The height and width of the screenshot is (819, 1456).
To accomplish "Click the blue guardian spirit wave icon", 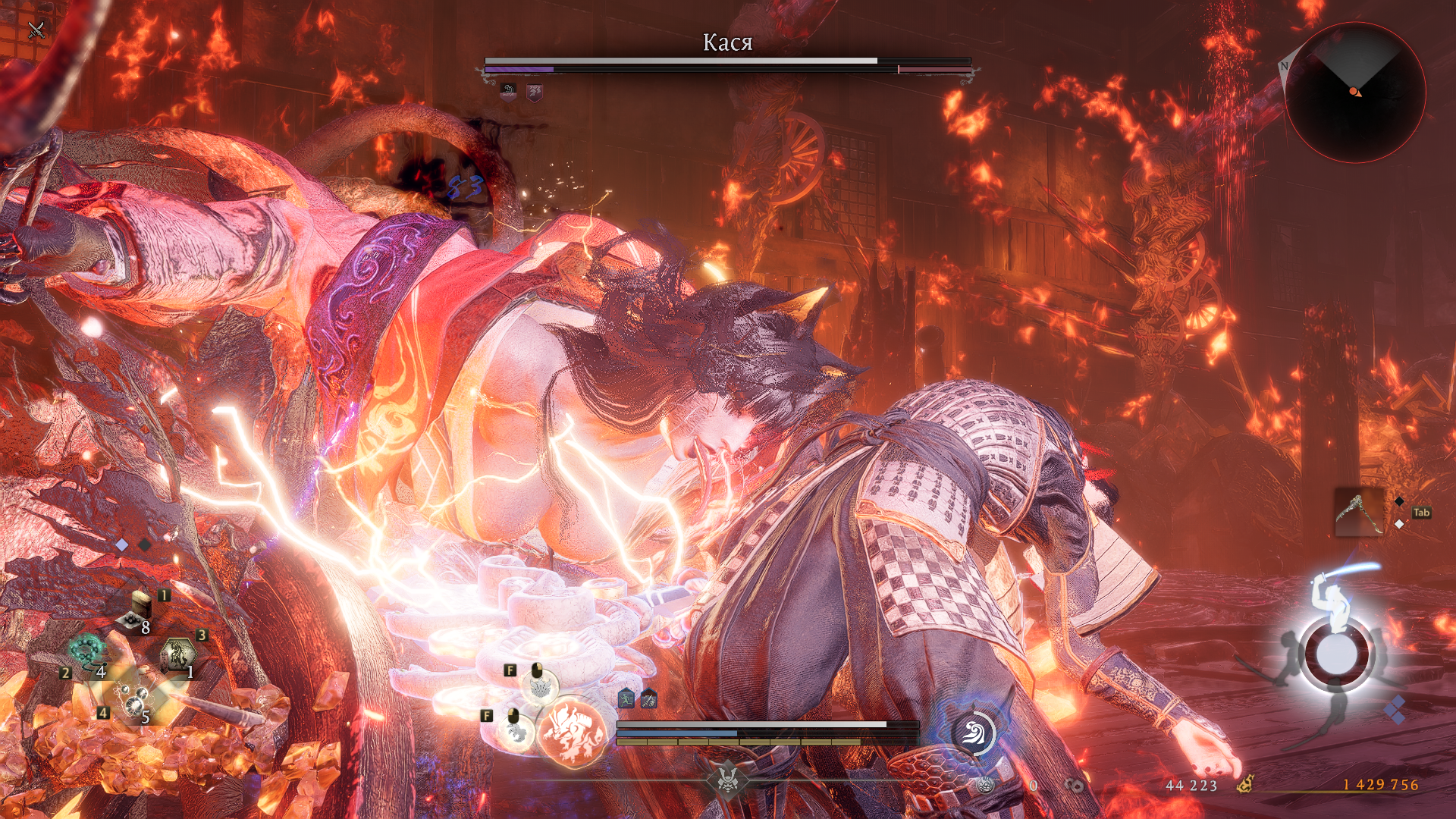I will click(973, 733).
